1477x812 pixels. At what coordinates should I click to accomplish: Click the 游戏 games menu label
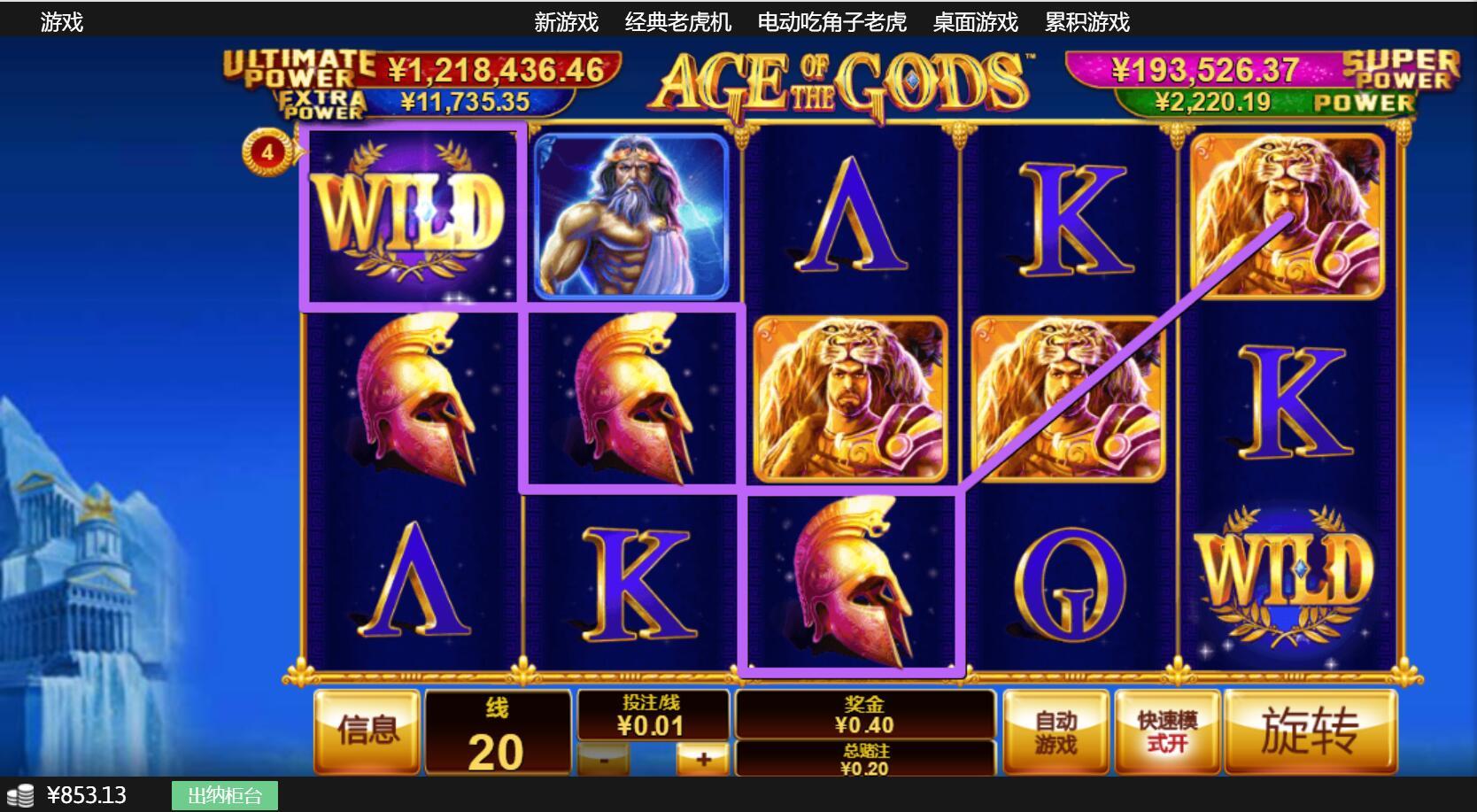(61, 21)
